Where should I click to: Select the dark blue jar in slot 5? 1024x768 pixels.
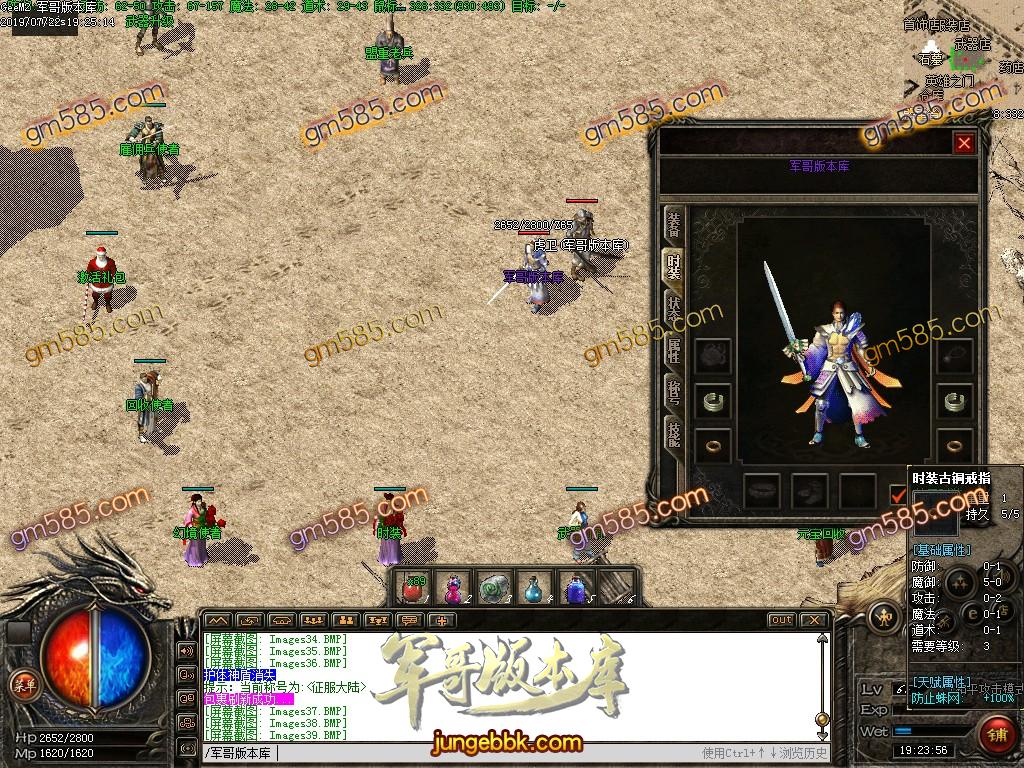(576, 588)
